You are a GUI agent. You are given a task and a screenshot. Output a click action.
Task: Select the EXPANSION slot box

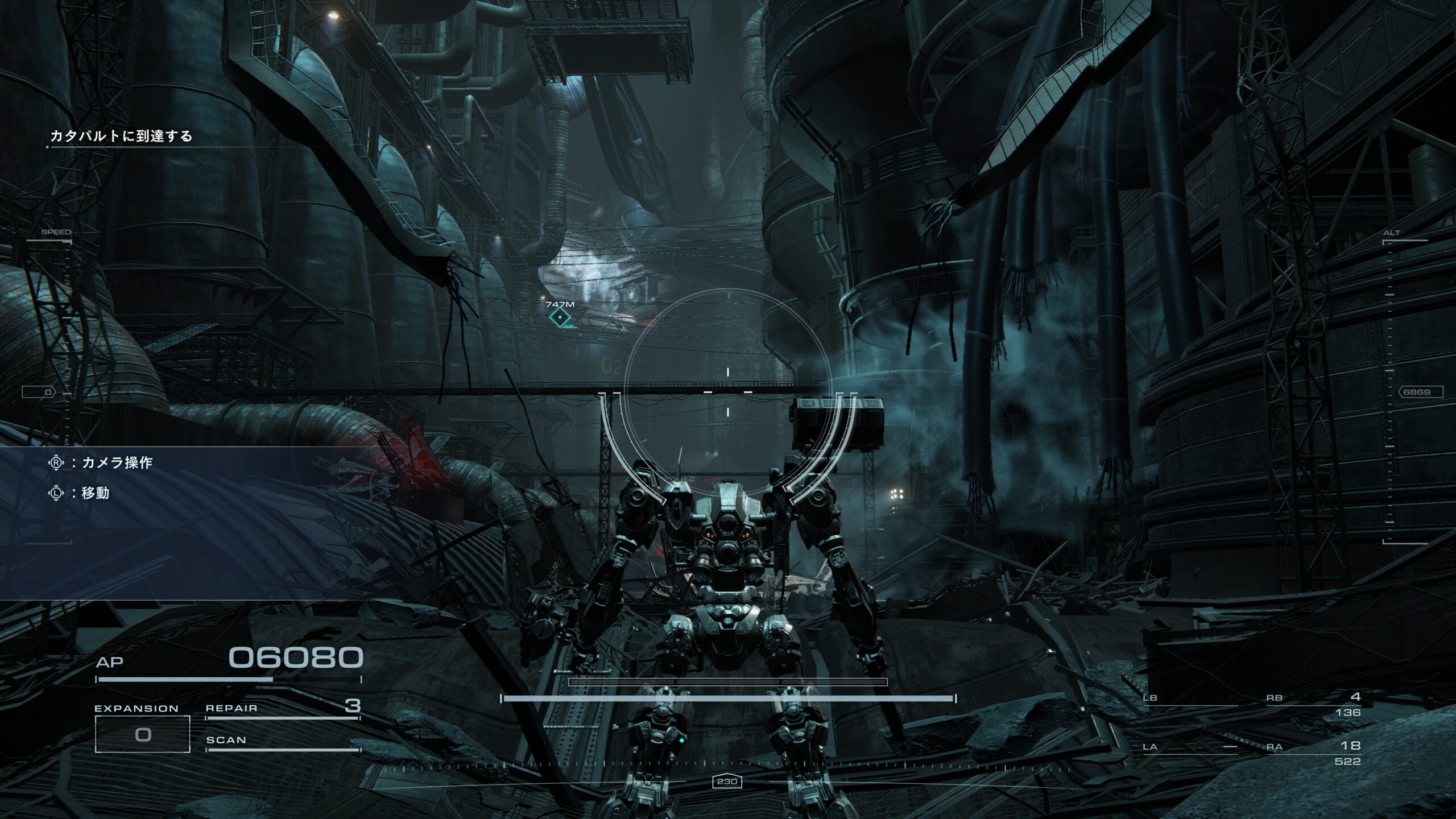pos(142,734)
